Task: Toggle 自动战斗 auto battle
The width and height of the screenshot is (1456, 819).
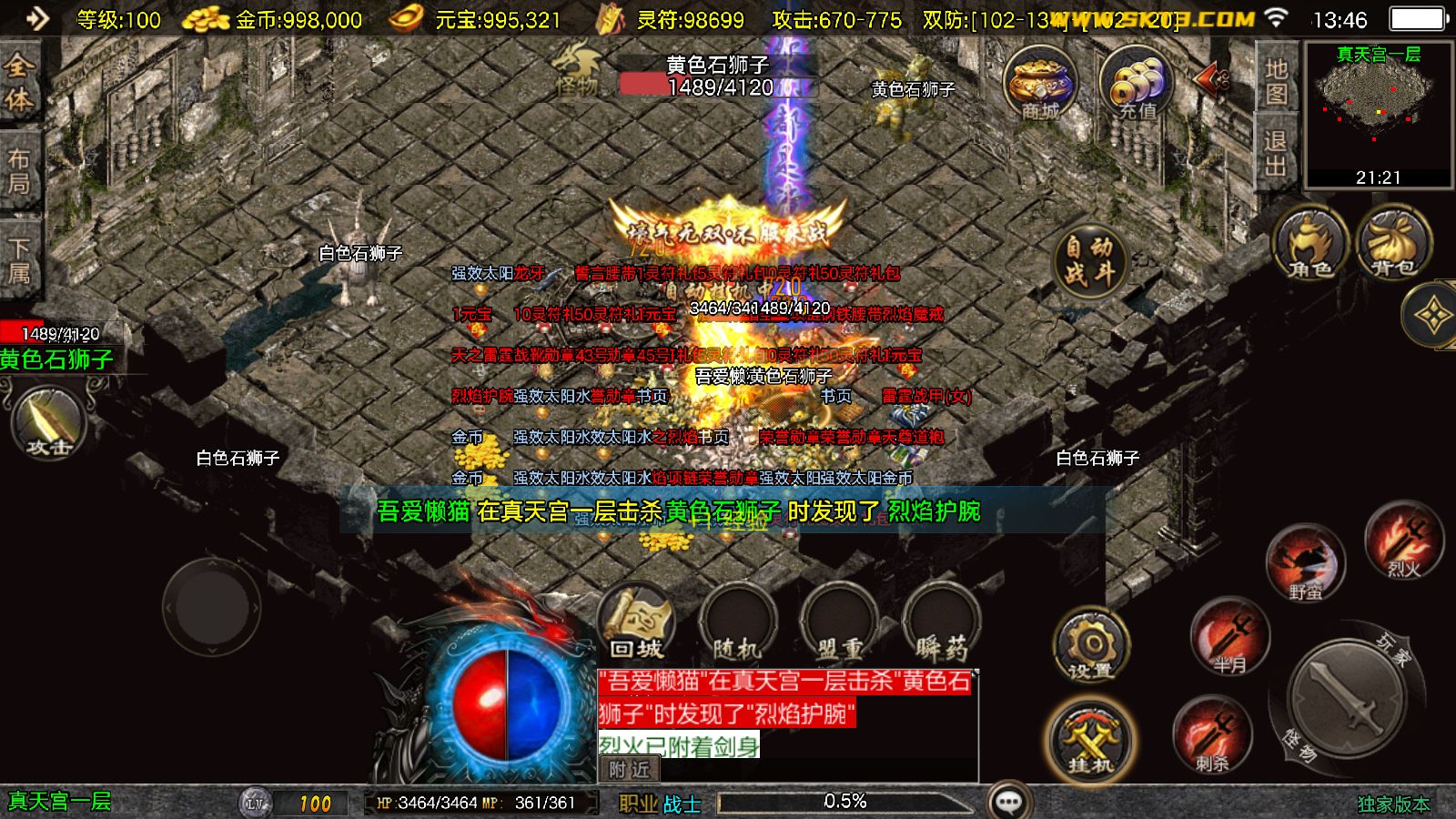Action: click(1089, 259)
